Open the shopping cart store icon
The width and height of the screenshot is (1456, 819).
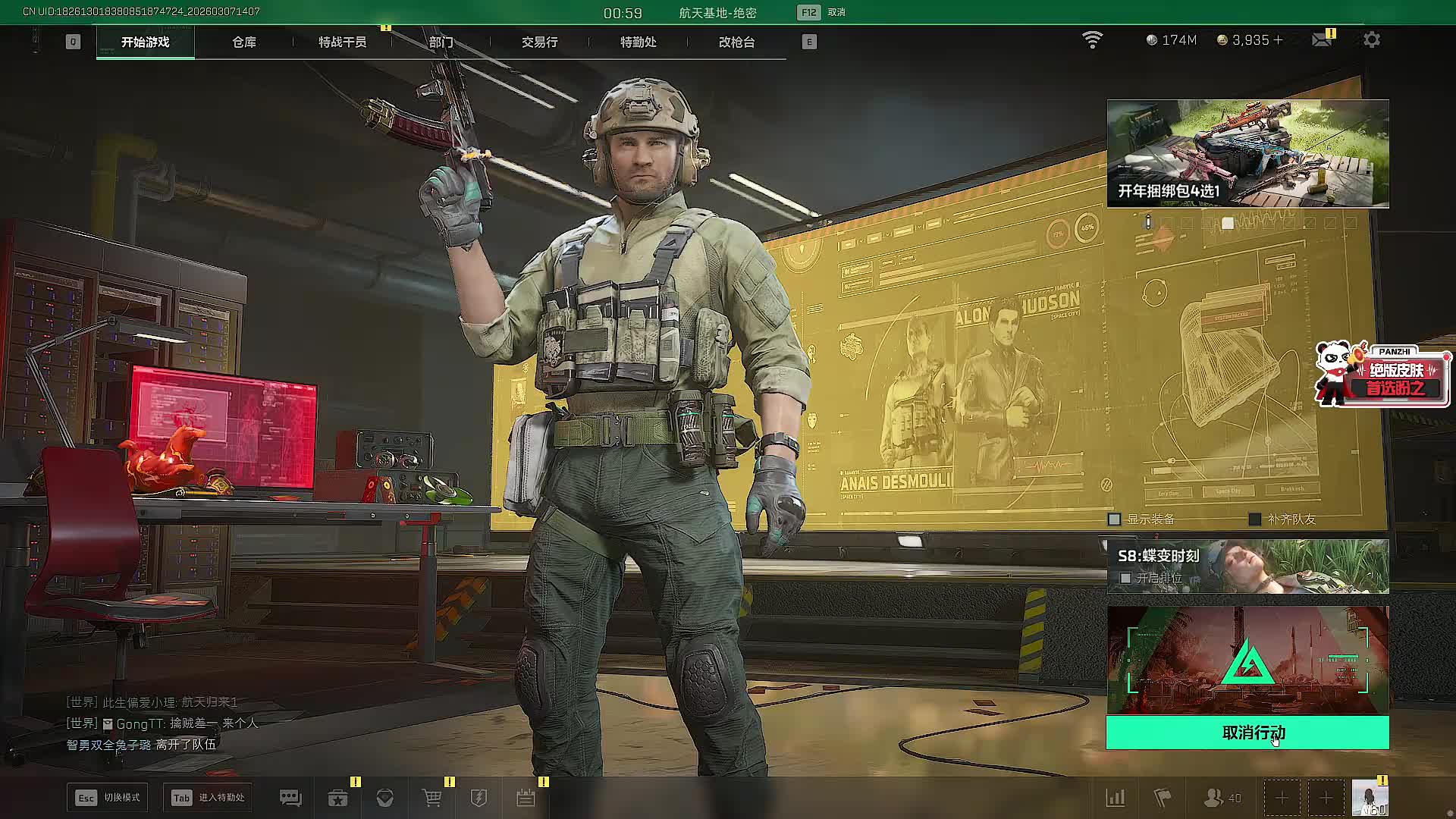pos(432,798)
